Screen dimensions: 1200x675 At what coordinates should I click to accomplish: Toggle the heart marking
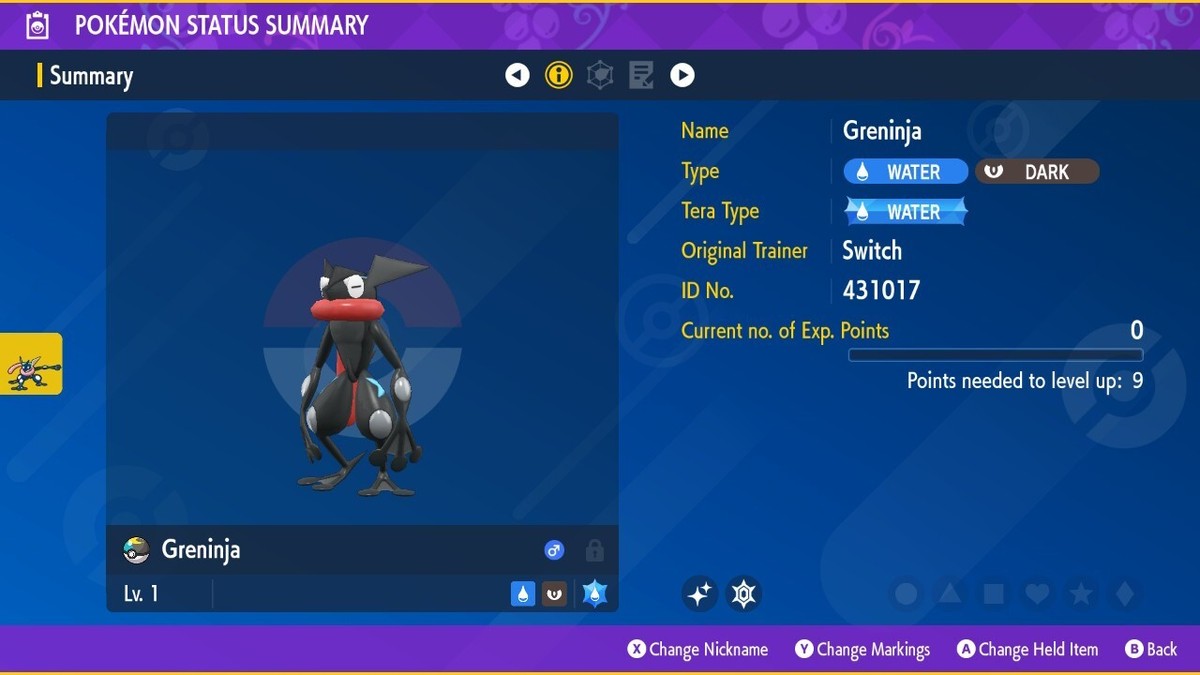(1038, 594)
